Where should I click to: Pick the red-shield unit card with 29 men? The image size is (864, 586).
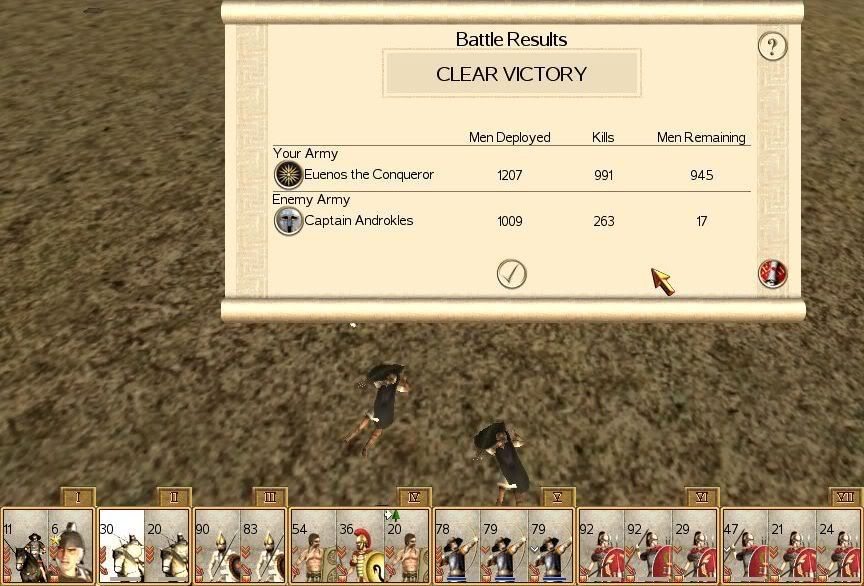[x=695, y=547]
